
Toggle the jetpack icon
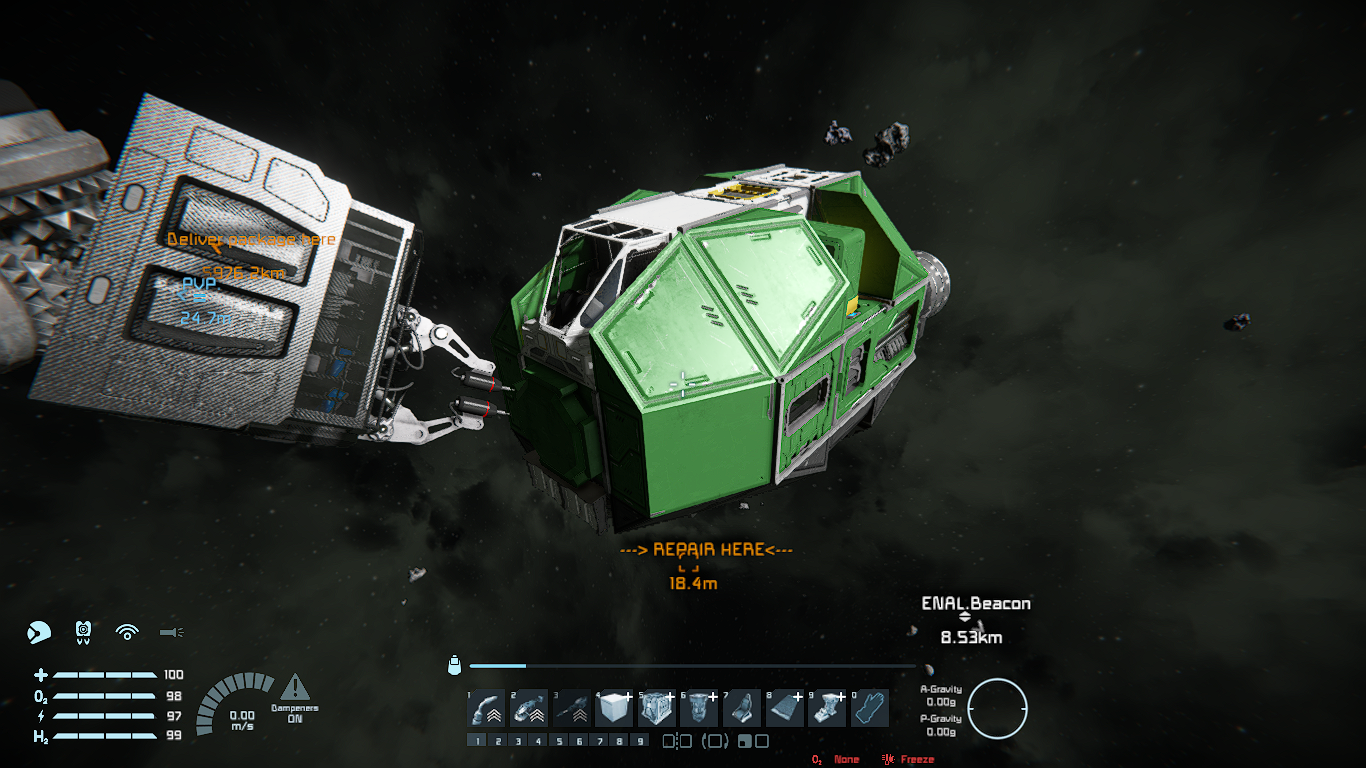[x=84, y=632]
